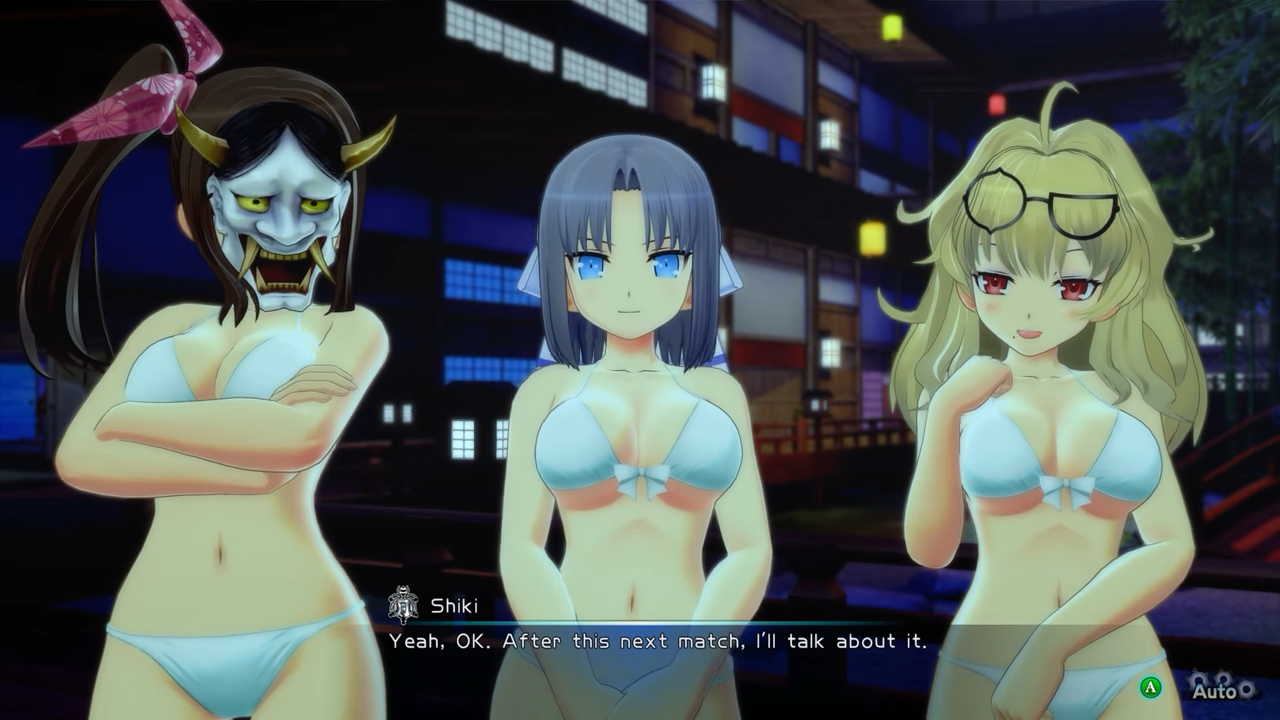1280x720 pixels.
Task: Click the shuriken icon right of Auto text
Action: [1247, 688]
